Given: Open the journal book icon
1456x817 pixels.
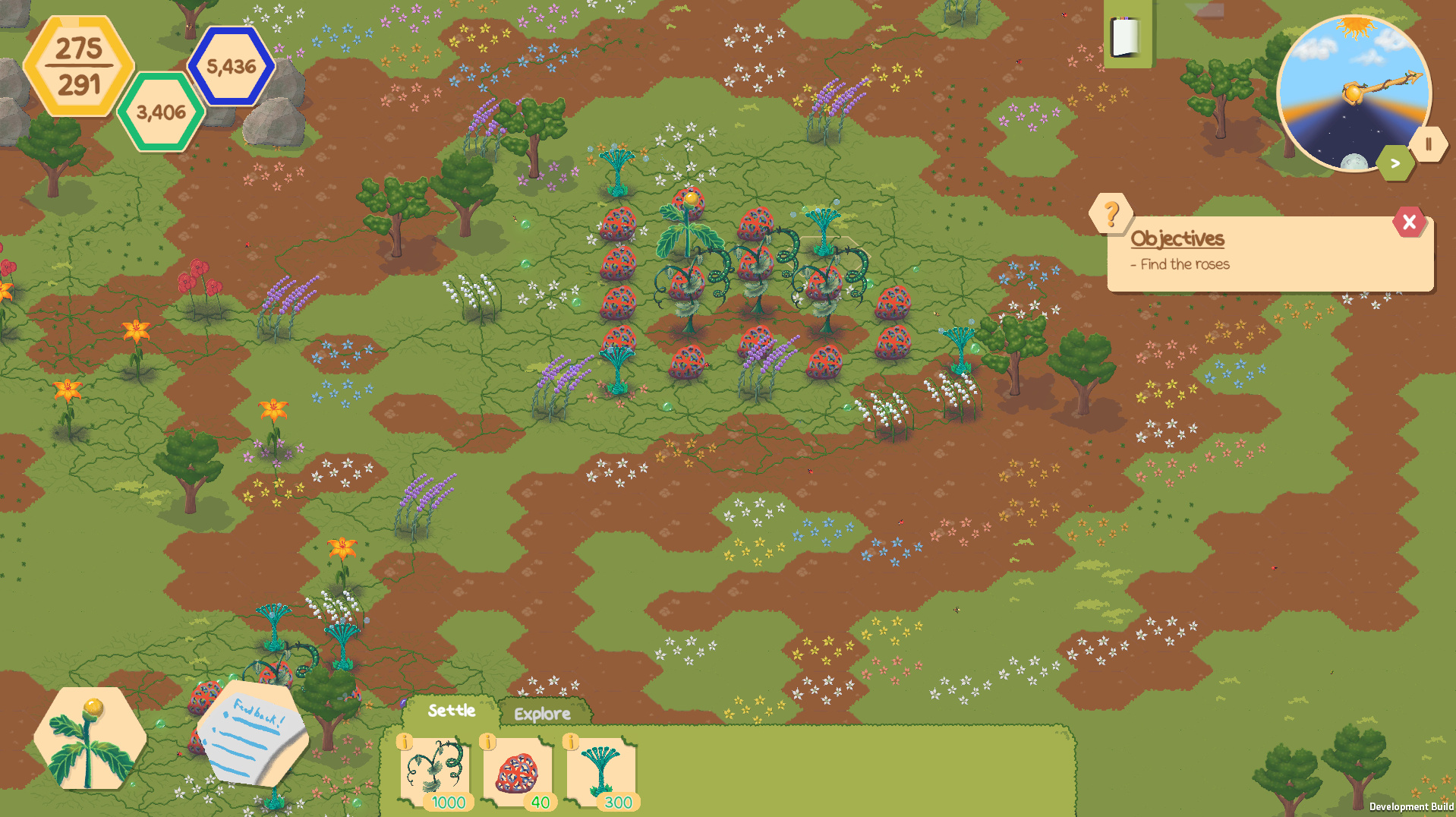Looking at the screenshot, I should 1127,36.
